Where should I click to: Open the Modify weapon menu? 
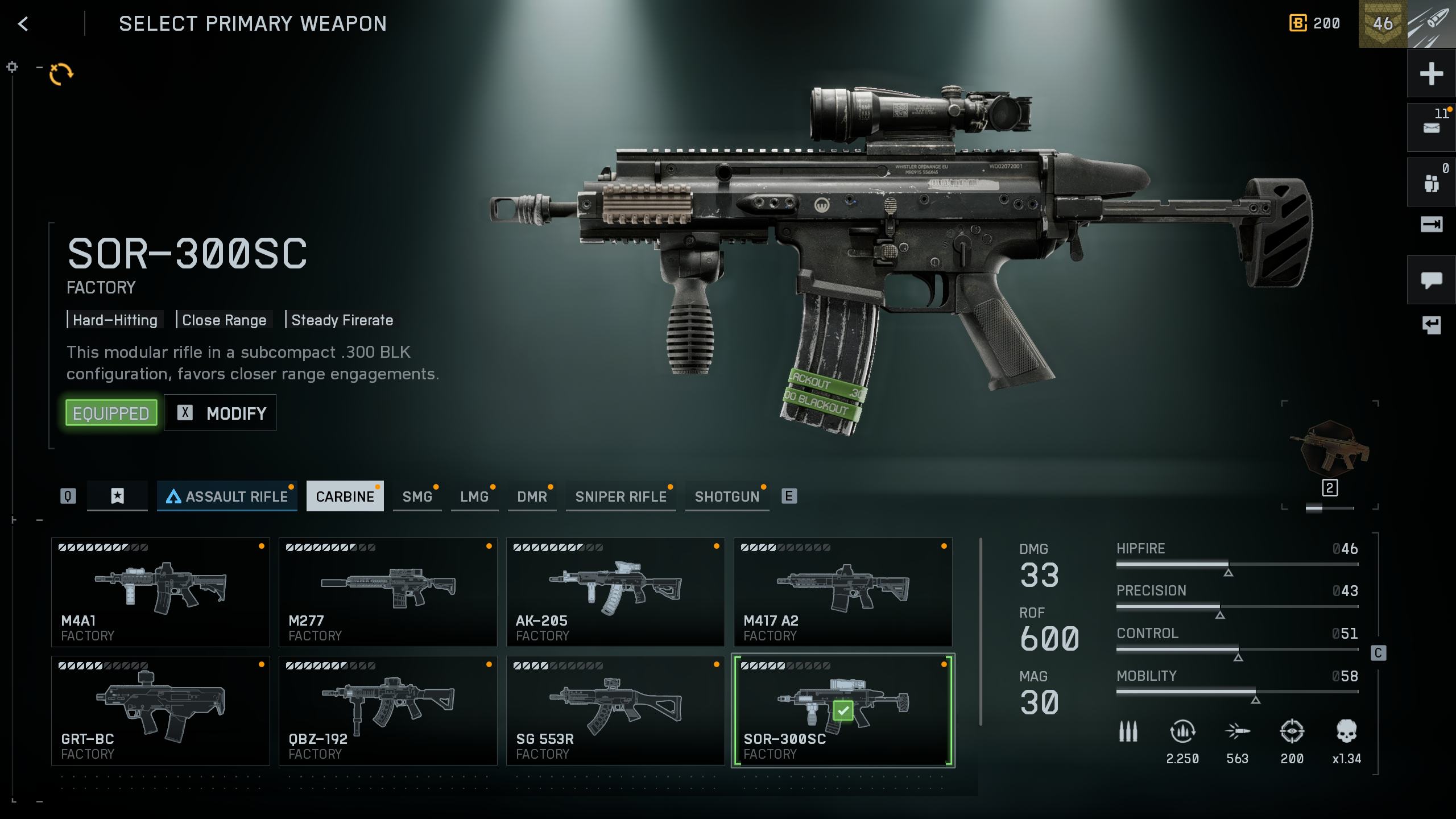point(221,413)
